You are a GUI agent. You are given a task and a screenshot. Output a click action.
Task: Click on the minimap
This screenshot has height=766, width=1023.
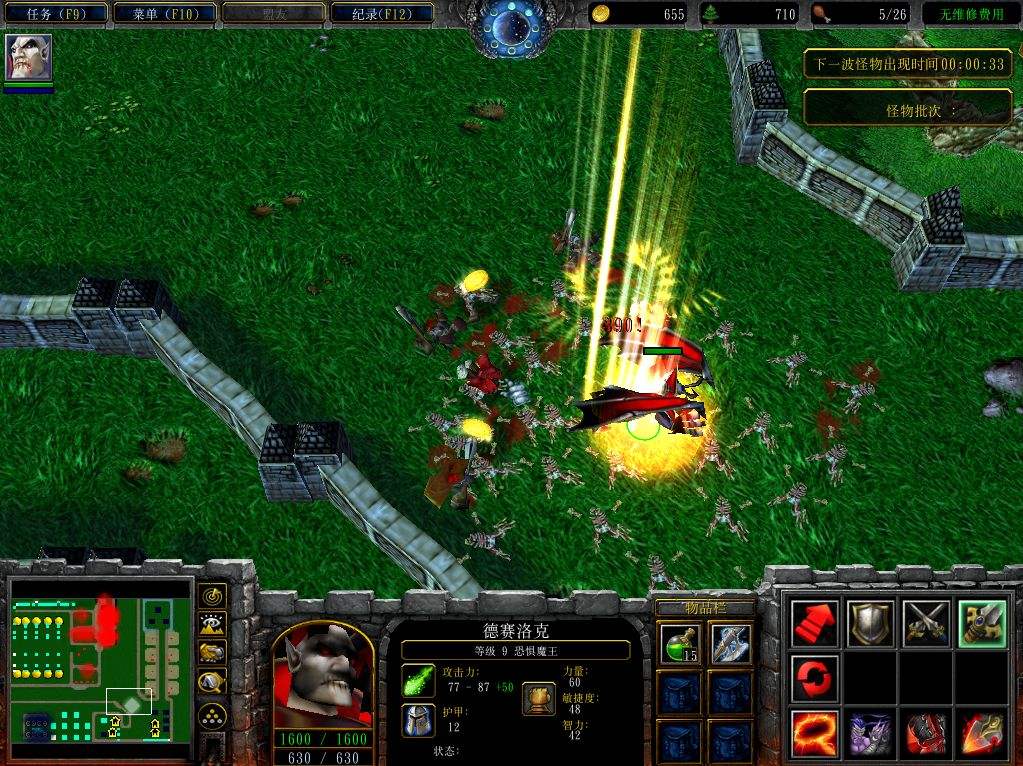click(100, 658)
